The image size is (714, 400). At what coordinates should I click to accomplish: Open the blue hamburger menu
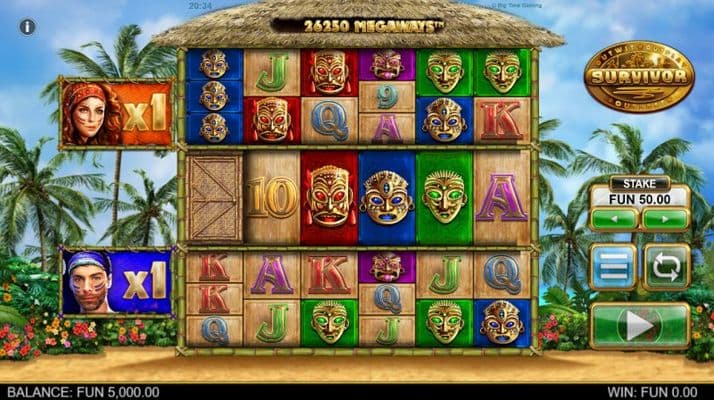coord(613,267)
